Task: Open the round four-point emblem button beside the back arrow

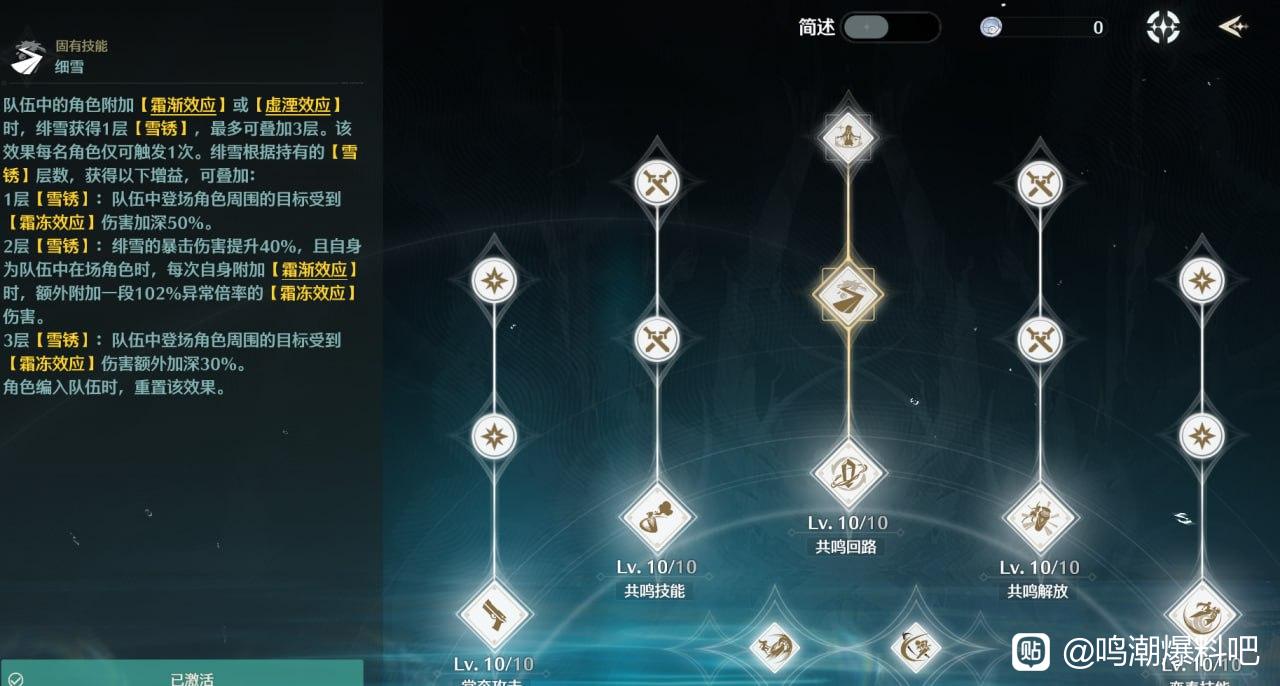Action: click(x=1163, y=27)
